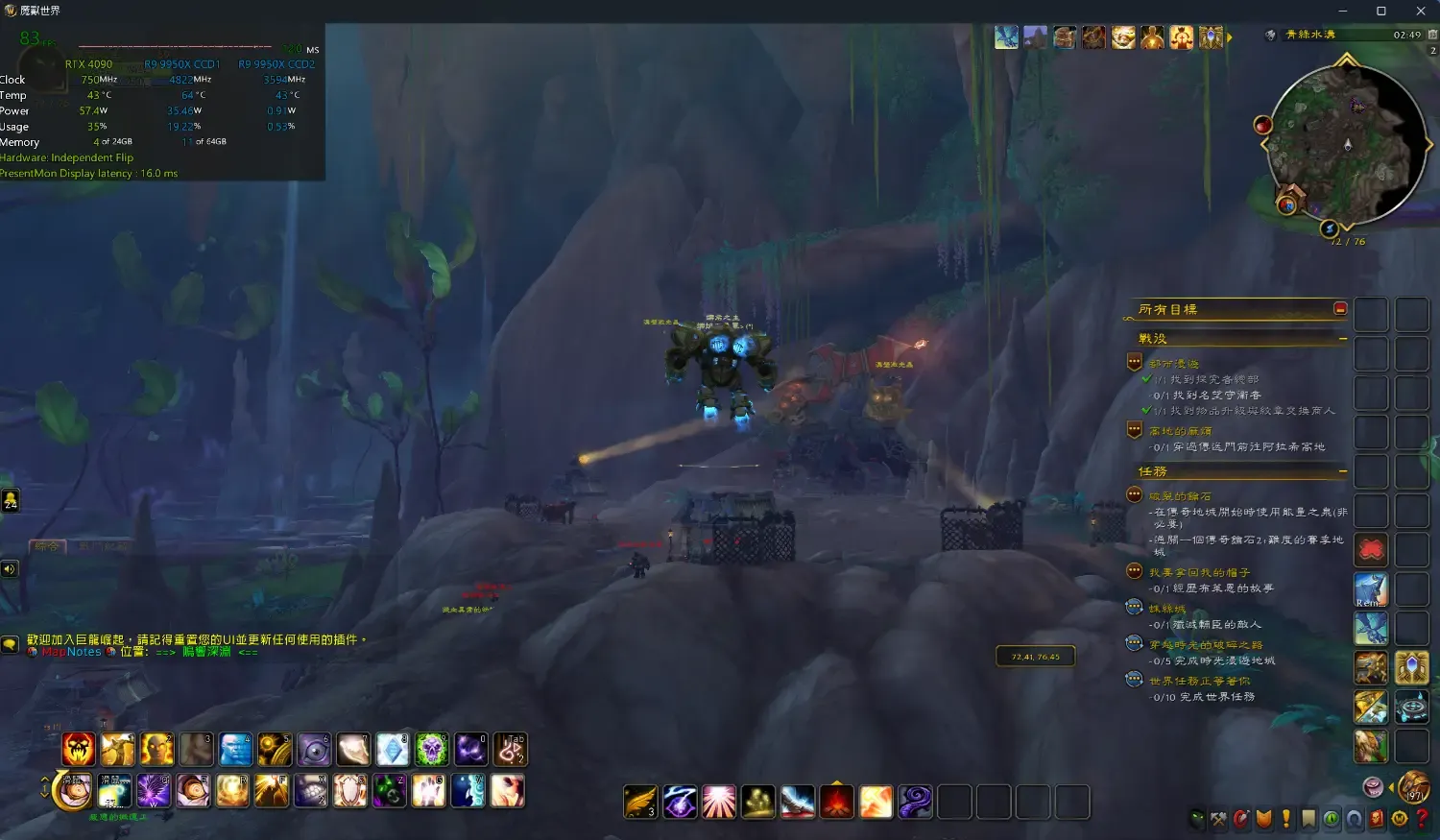Cast the purple eye ability on slot 6
The height and width of the screenshot is (840, 1440).
click(314, 749)
